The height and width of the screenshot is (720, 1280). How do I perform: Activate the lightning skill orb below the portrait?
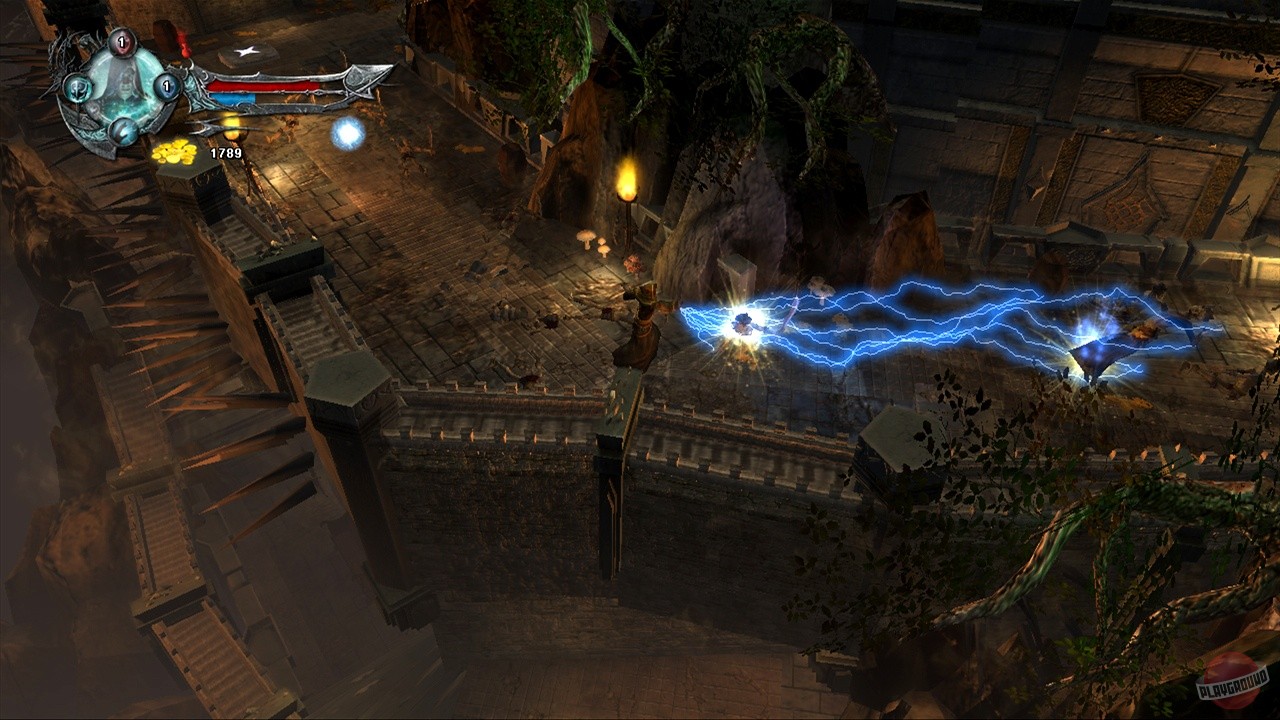pos(122,131)
